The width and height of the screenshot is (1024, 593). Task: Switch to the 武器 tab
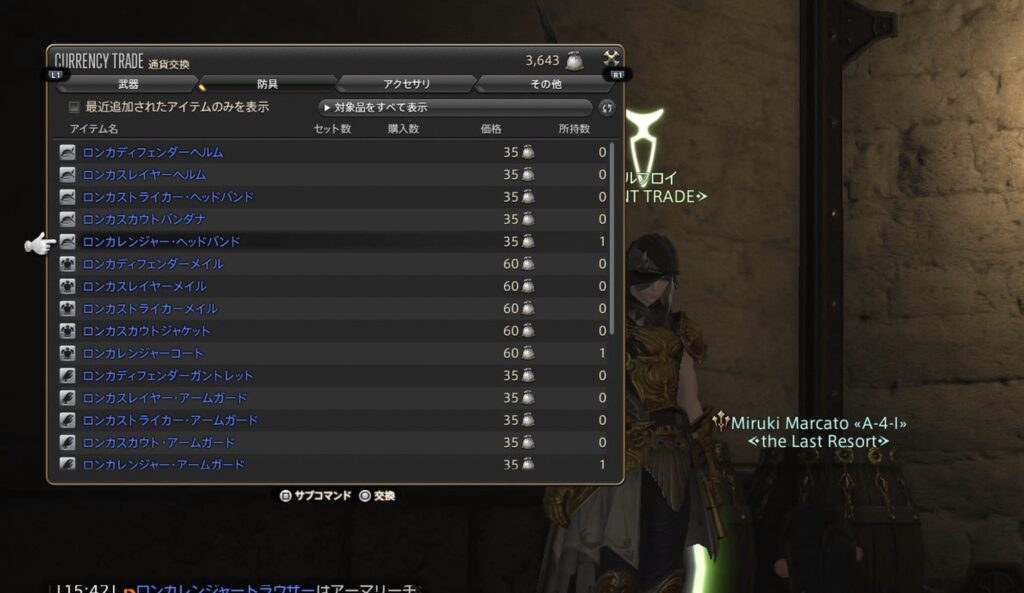pyautogui.click(x=128, y=84)
